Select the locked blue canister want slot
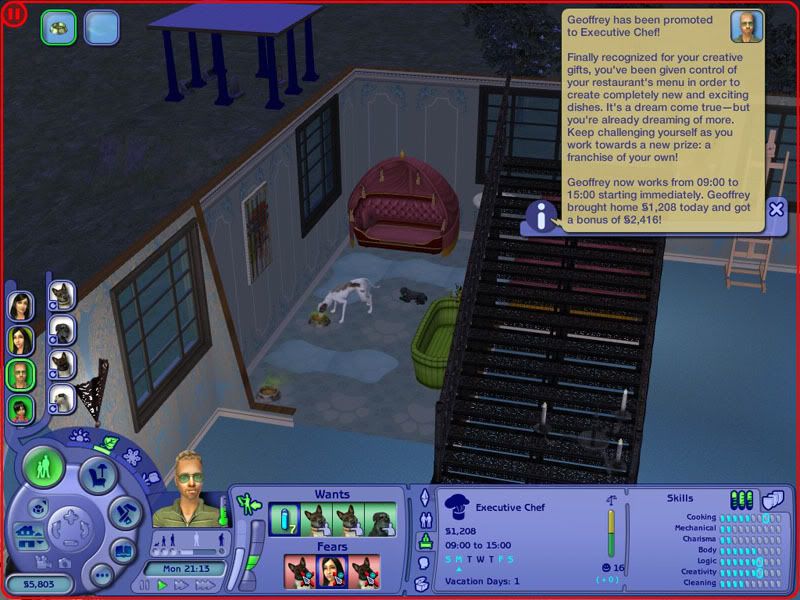800x600 pixels. pyautogui.click(x=285, y=520)
